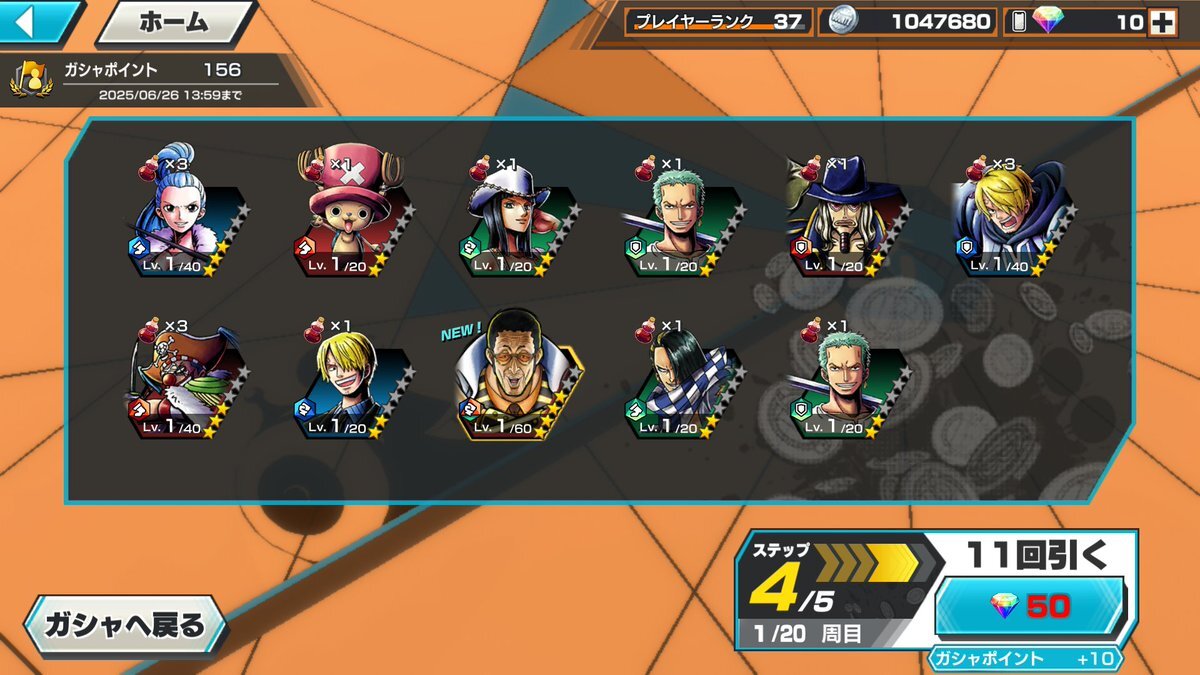The height and width of the screenshot is (675, 1200).
Task: Pull 11 times for 50 gems
Action: click(1030, 605)
